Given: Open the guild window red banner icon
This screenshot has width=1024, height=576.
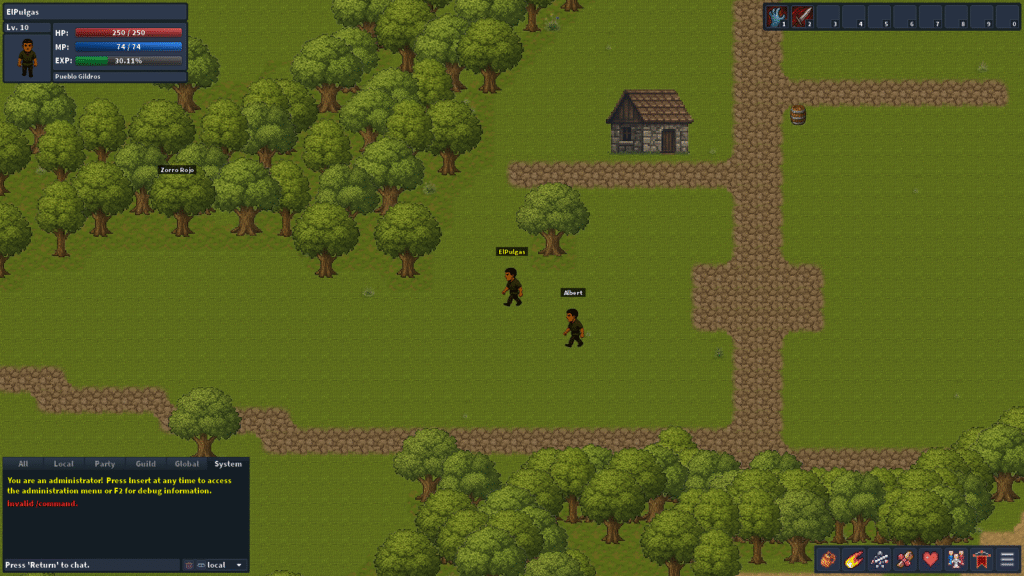Looking at the screenshot, I should coord(982,560).
